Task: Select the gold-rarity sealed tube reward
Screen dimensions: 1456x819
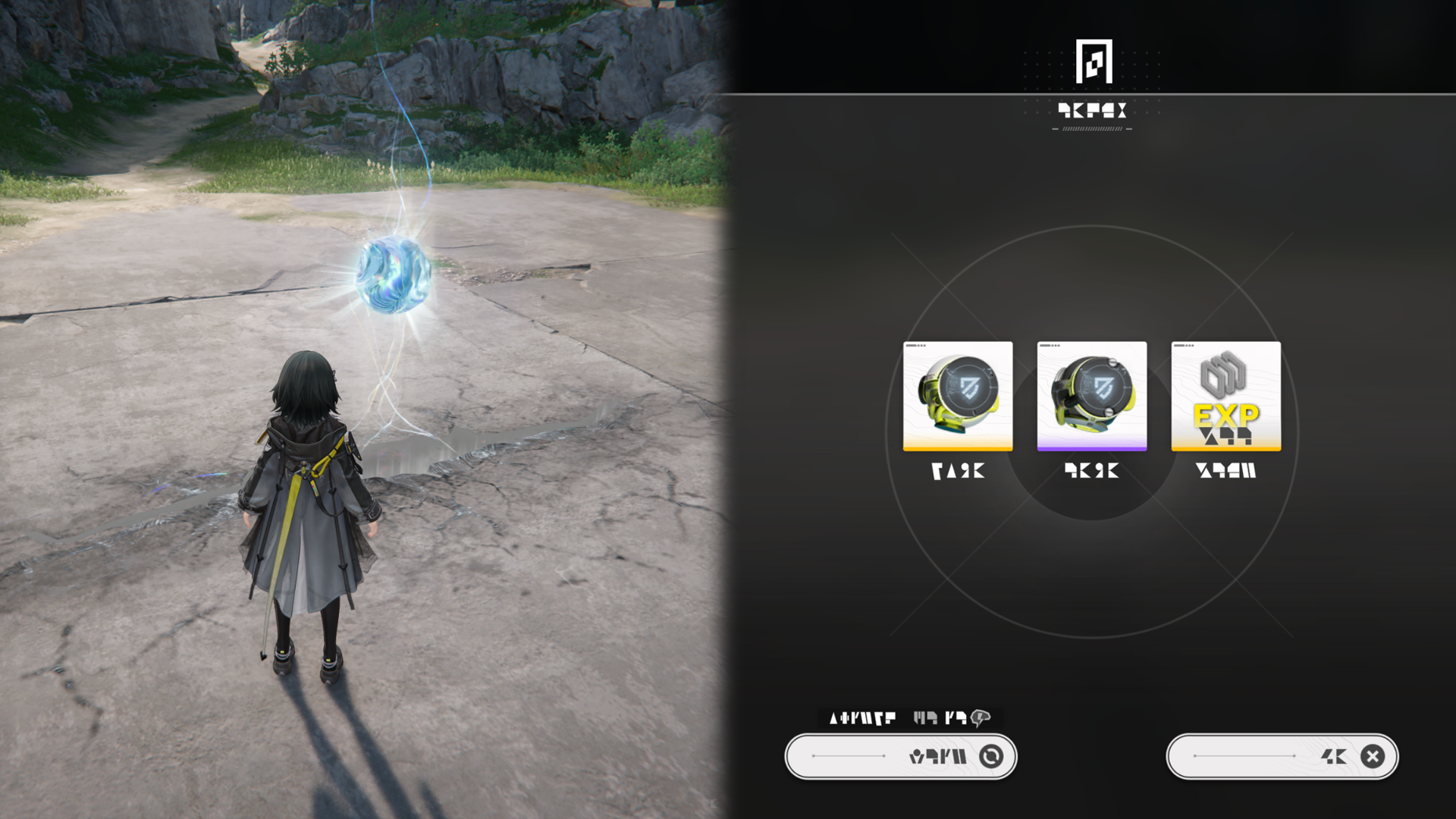Action: pyautogui.click(x=958, y=396)
